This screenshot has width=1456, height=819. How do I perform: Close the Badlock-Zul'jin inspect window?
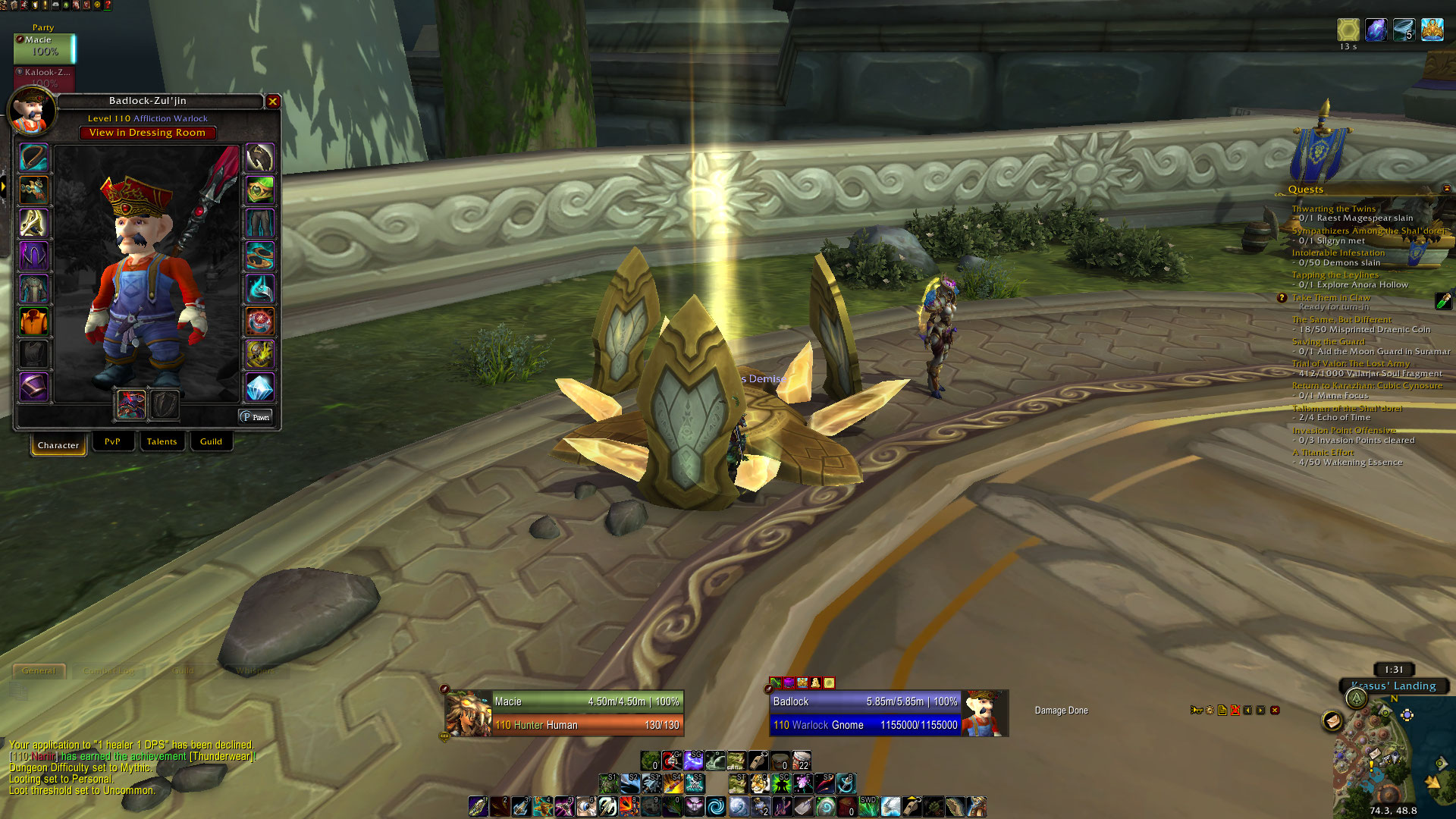pos(272,102)
